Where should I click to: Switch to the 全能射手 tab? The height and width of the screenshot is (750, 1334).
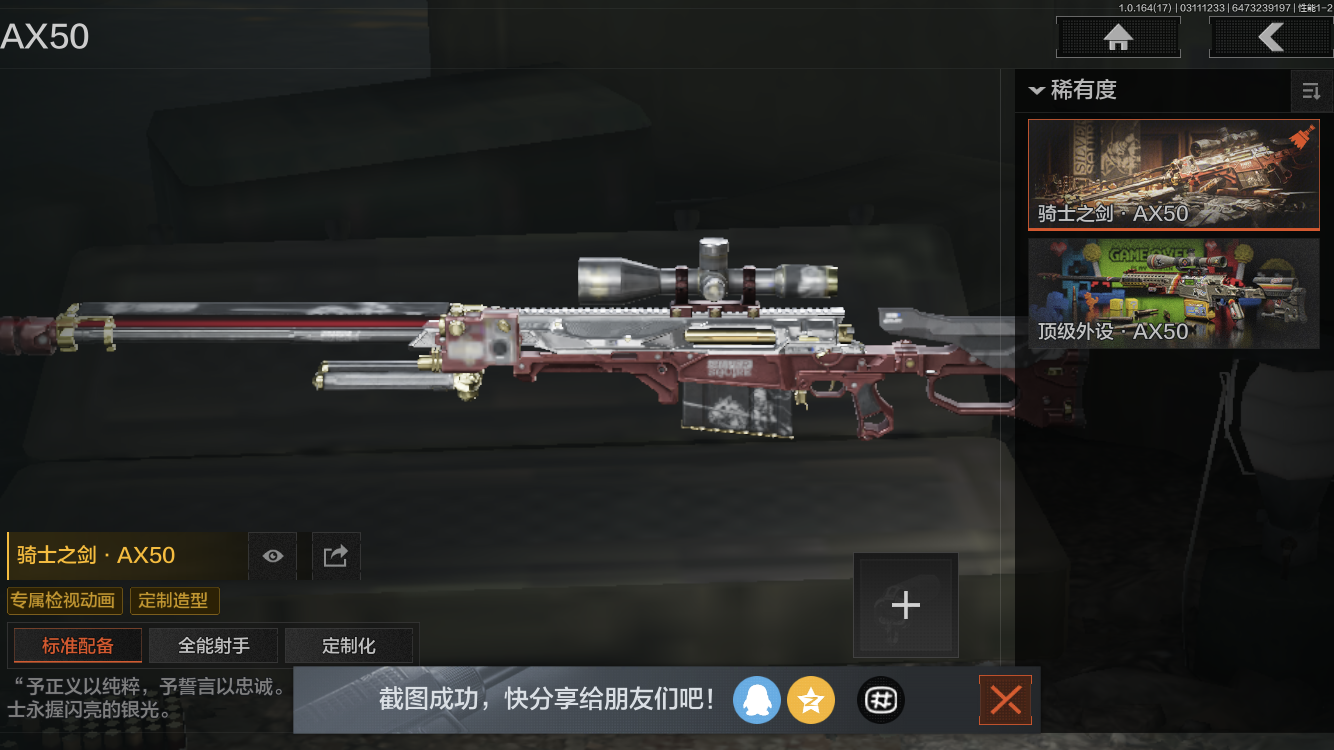(213, 645)
